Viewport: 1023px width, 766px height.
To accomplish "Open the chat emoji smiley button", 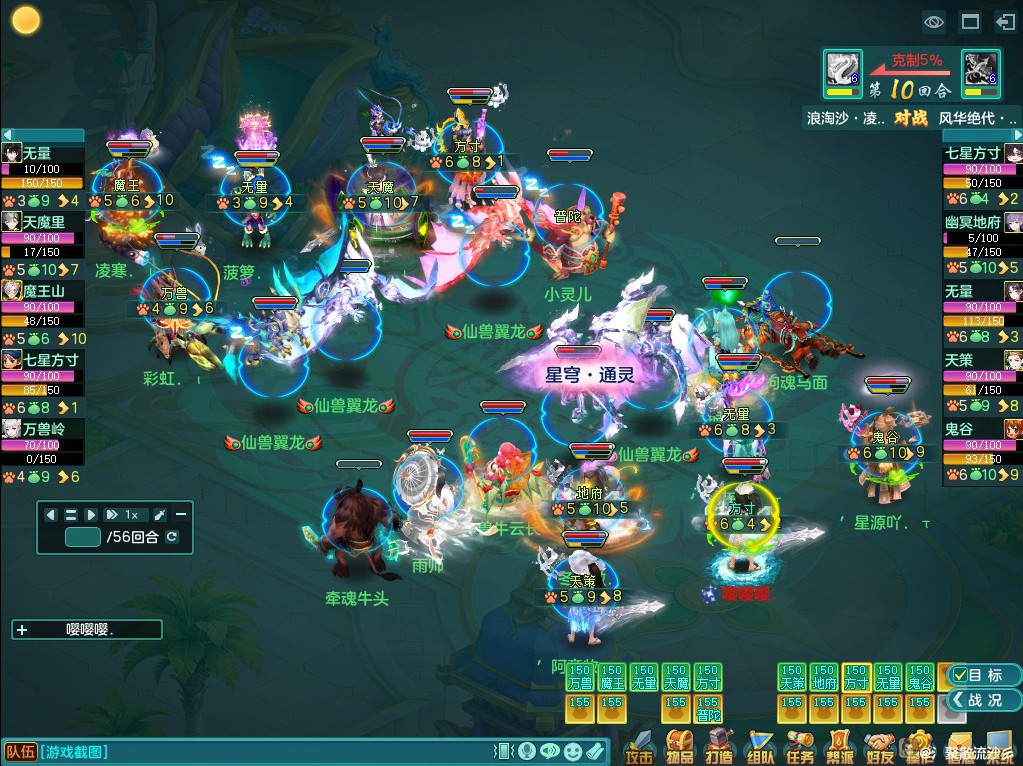I will coord(572,751).
